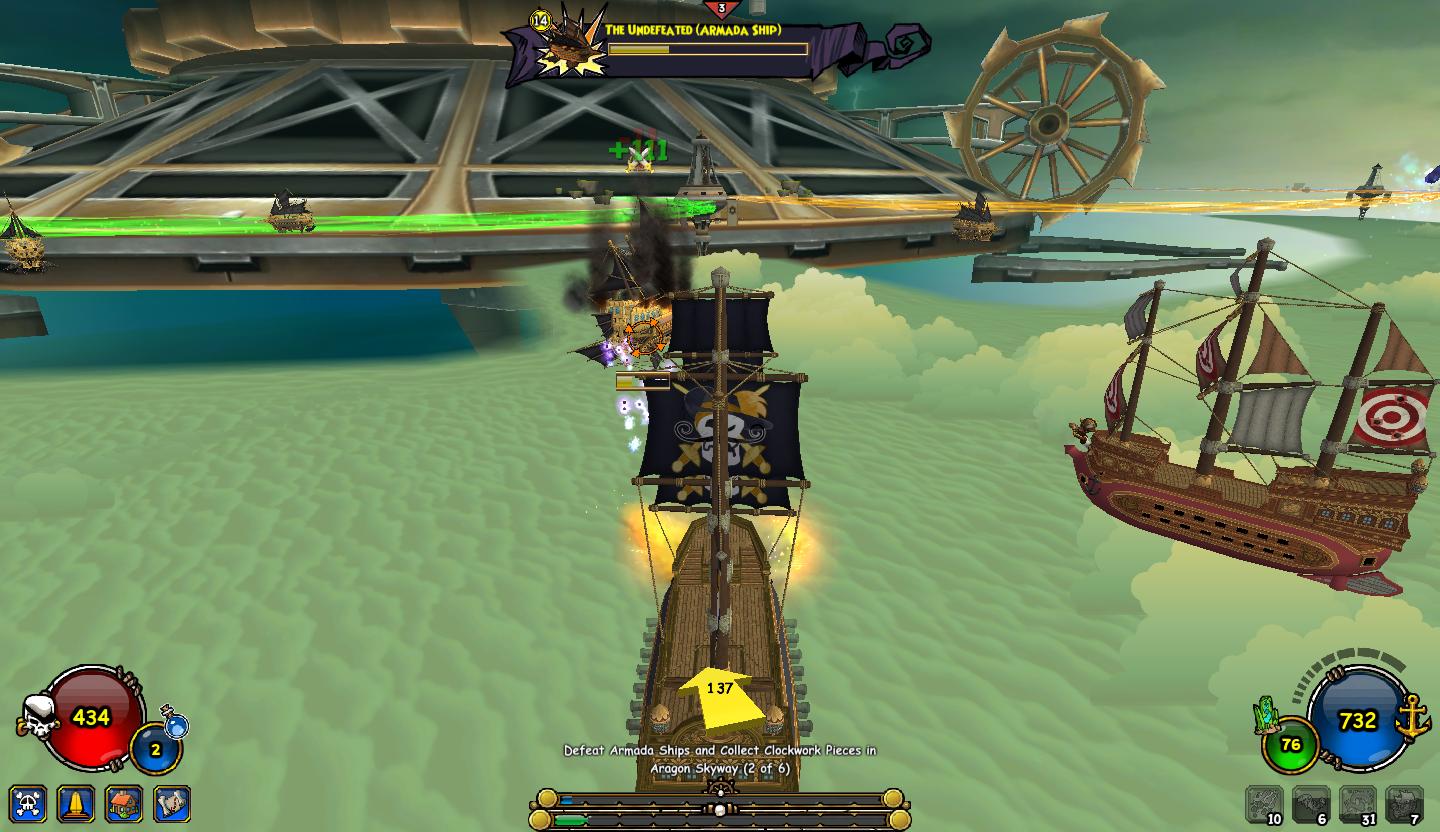Select the house icon button
The image size is (1440, 832).
[124, 803]
